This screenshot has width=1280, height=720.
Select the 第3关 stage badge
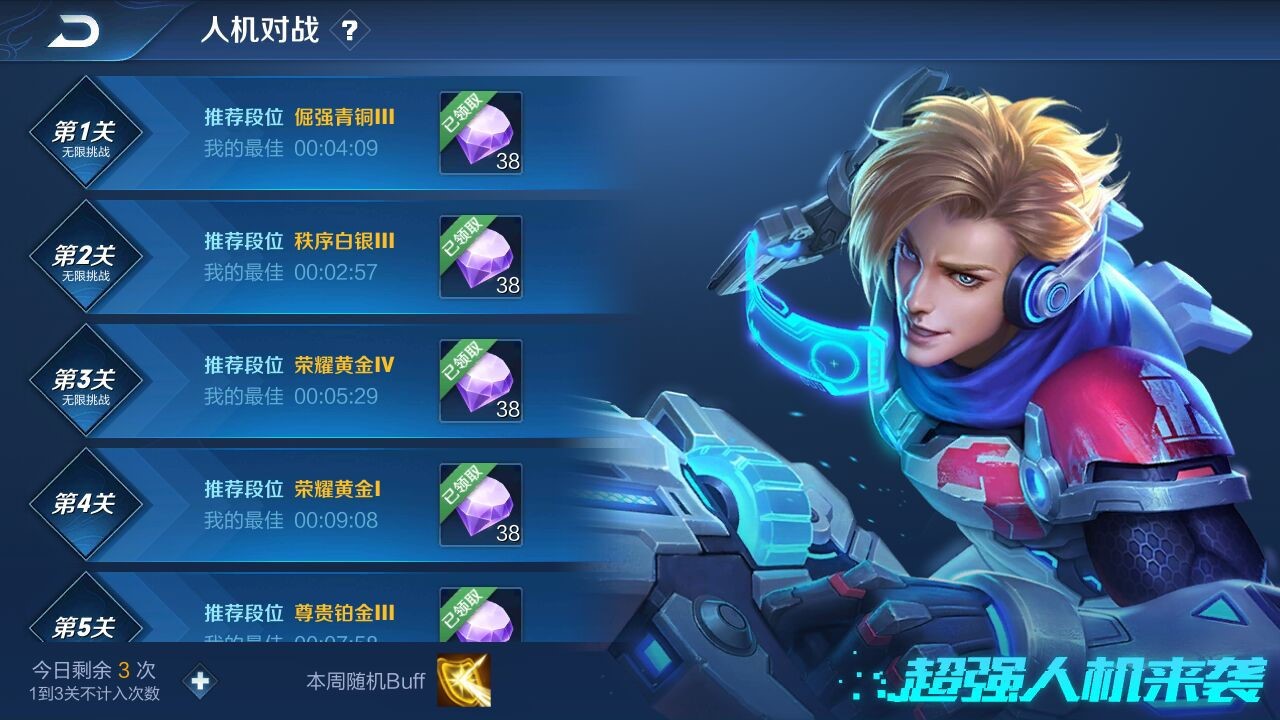coord(86,378)
